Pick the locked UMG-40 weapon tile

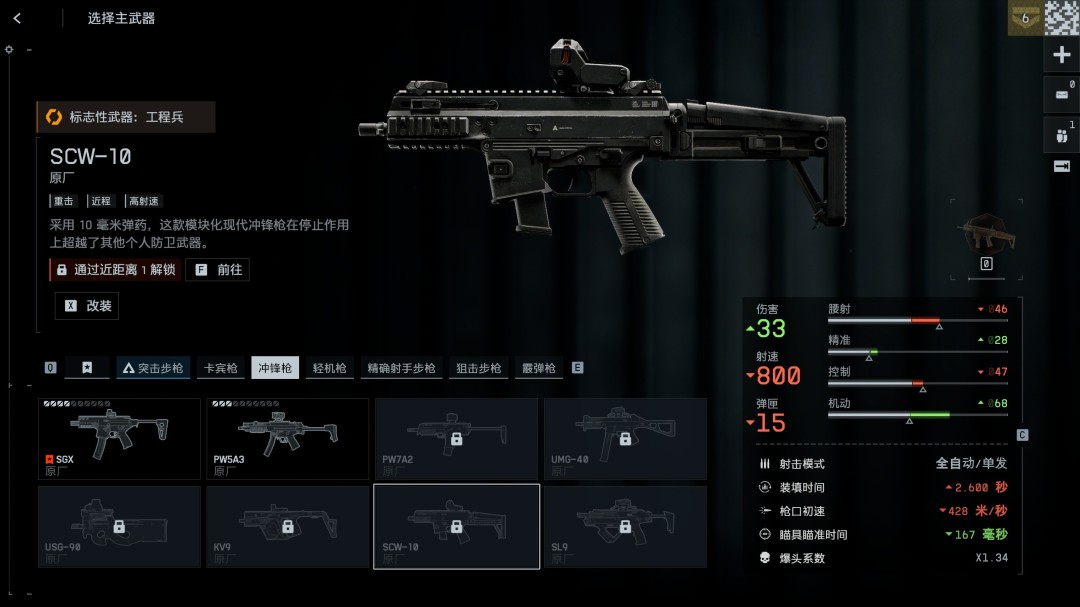pos(625,439)
